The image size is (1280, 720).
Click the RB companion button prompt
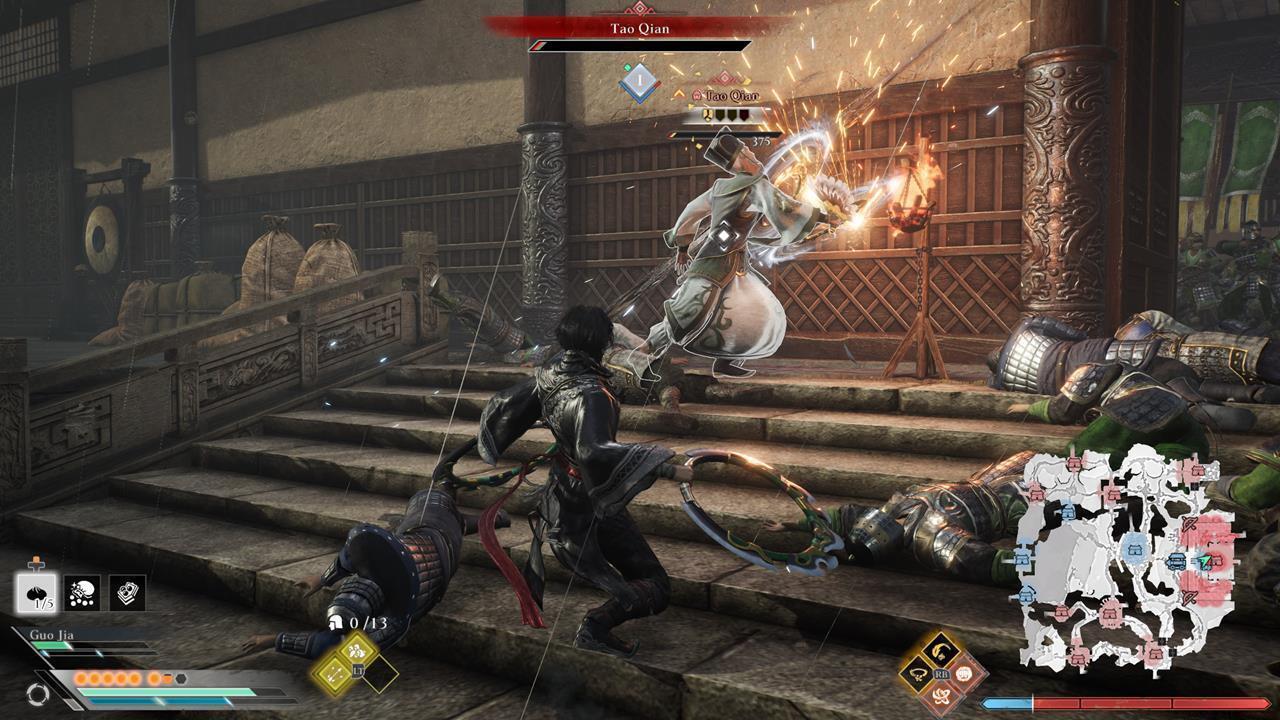point(941,674)
